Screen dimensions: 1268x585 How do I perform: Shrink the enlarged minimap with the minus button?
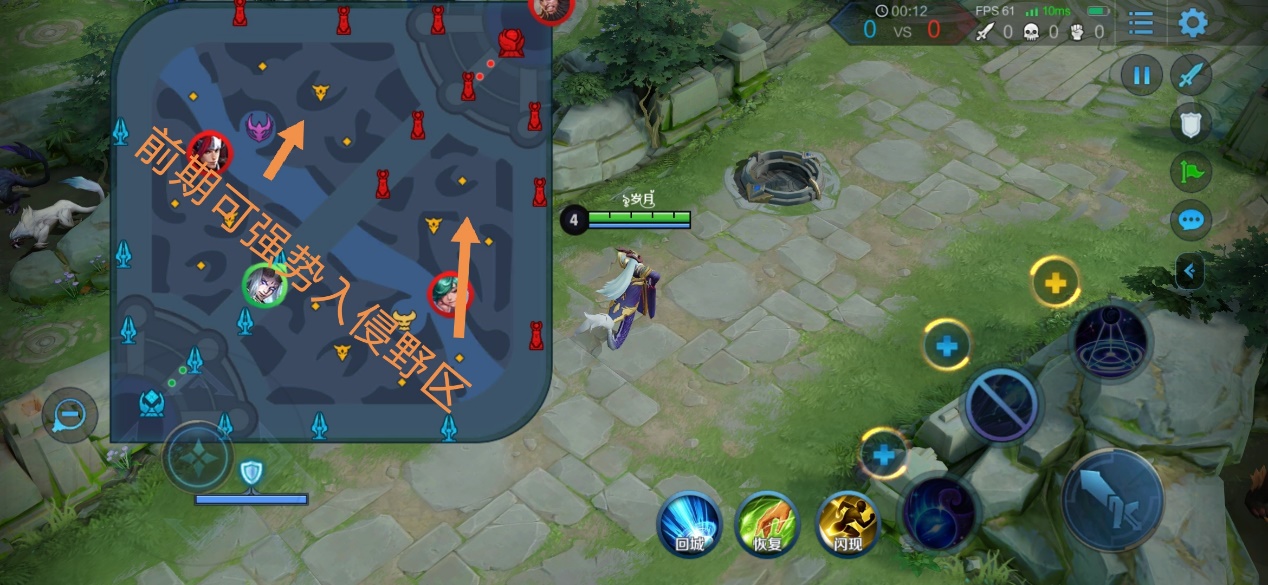point(69,414)
